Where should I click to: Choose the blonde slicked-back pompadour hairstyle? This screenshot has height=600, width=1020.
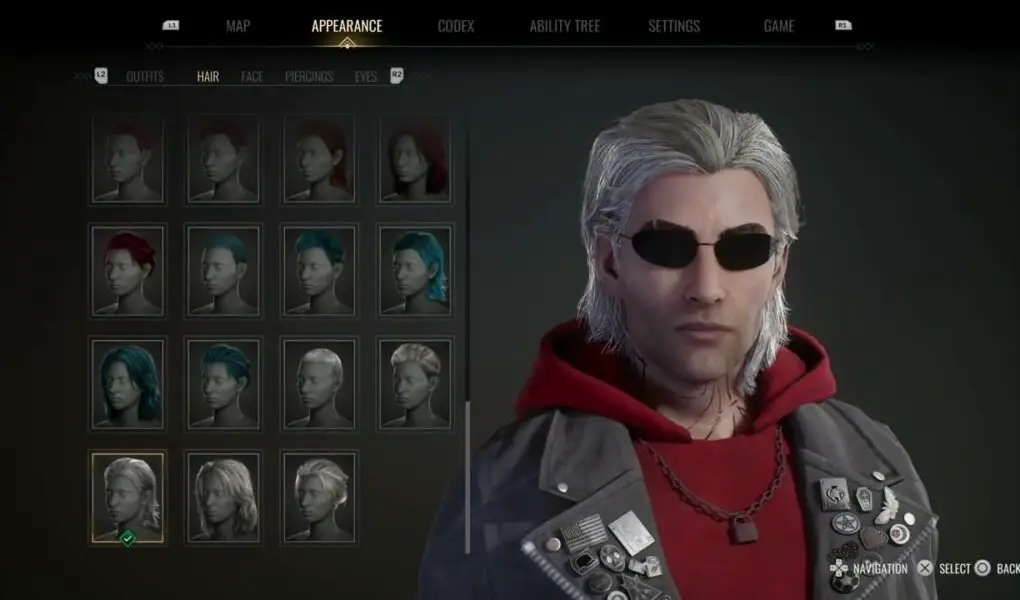(416, 383)
